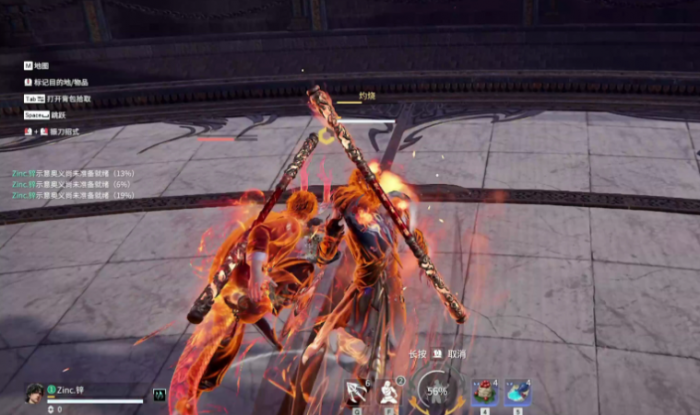700x415 pixels.
Task: Click the Zinc player portrait
Action: point(35,392)
